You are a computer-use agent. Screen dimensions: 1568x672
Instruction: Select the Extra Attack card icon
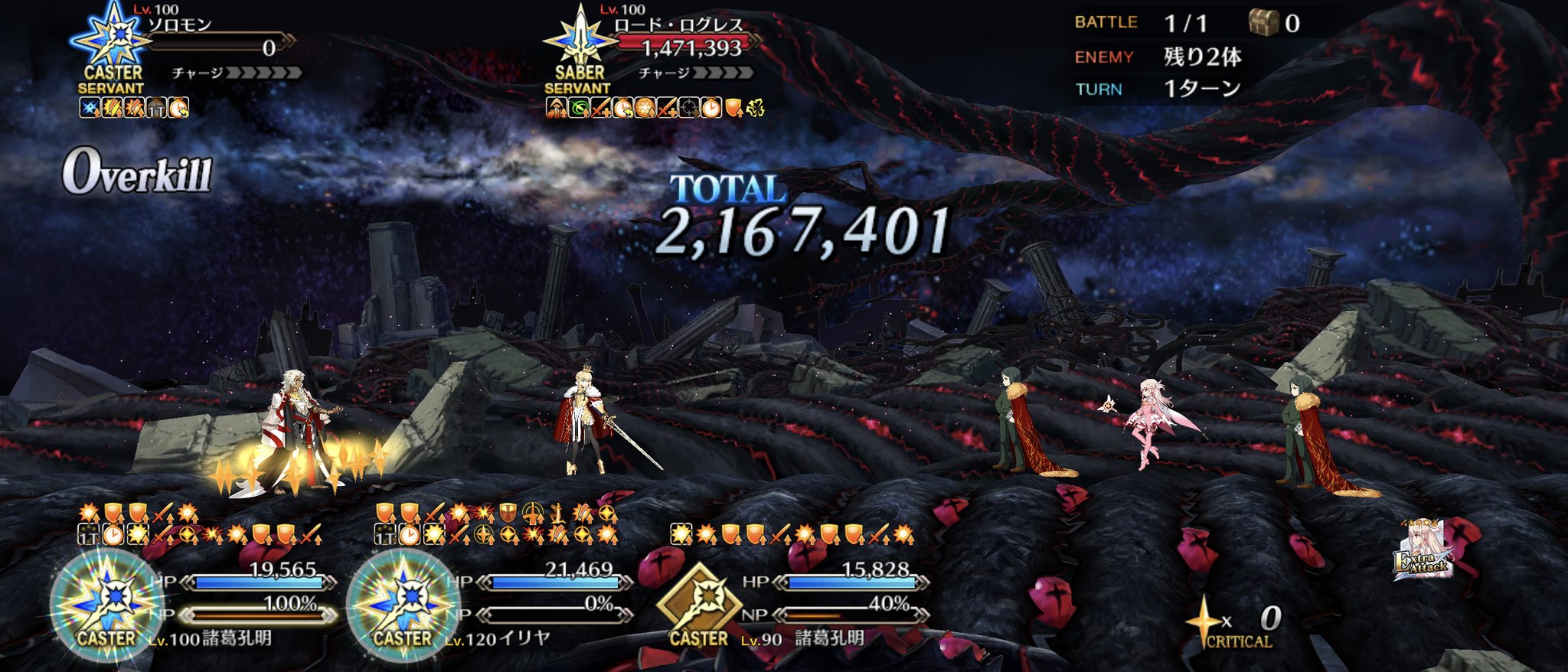coord(1423,550)
